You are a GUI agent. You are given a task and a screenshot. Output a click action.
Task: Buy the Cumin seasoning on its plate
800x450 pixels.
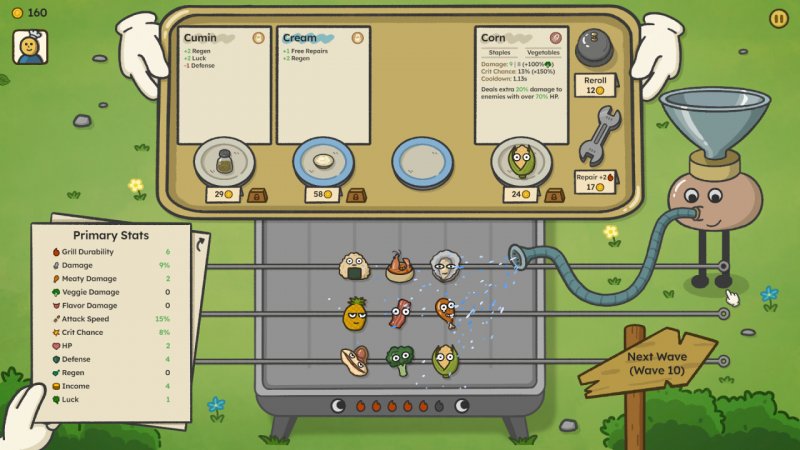pyautogui.click(x=224, y=161)
